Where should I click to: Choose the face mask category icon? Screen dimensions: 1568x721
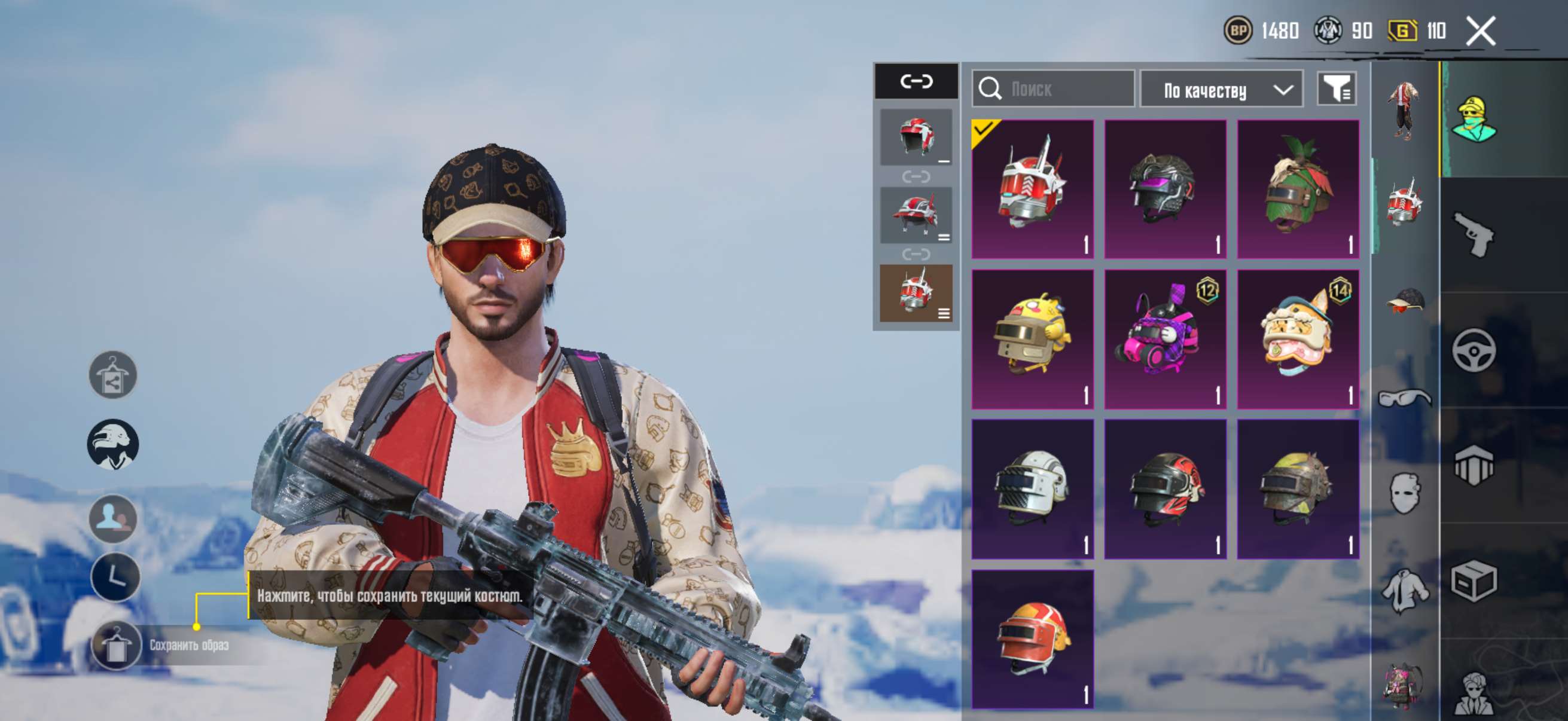[x=1405, y=493]
